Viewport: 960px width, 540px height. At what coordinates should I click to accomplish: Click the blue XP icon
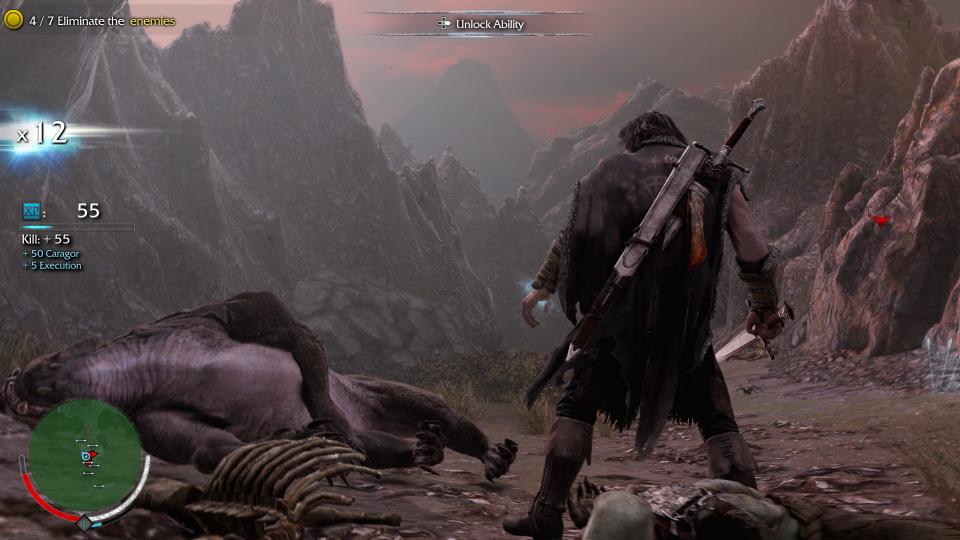[x=31, y=211]
